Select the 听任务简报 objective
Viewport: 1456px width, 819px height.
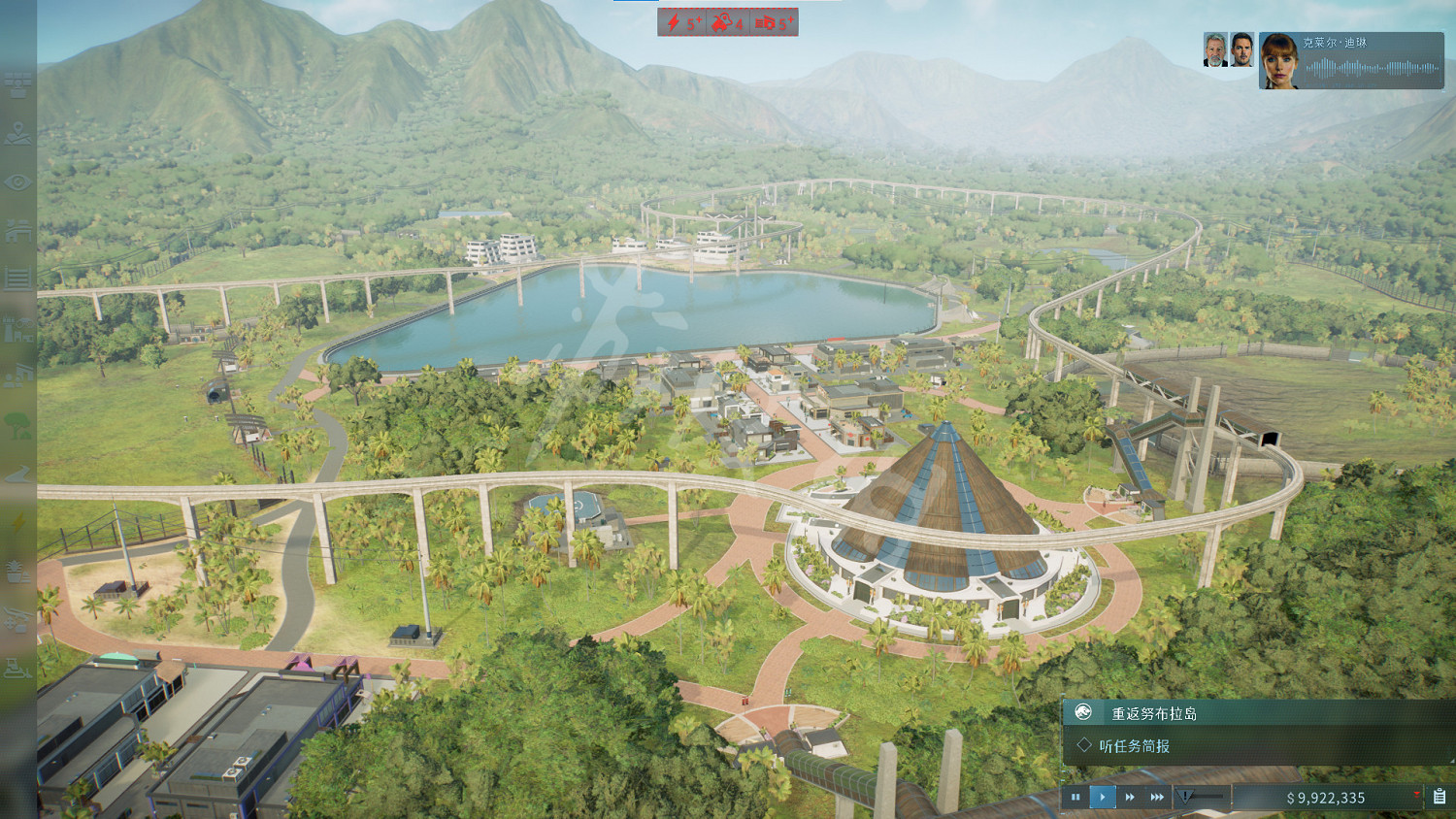point(1134,746)
